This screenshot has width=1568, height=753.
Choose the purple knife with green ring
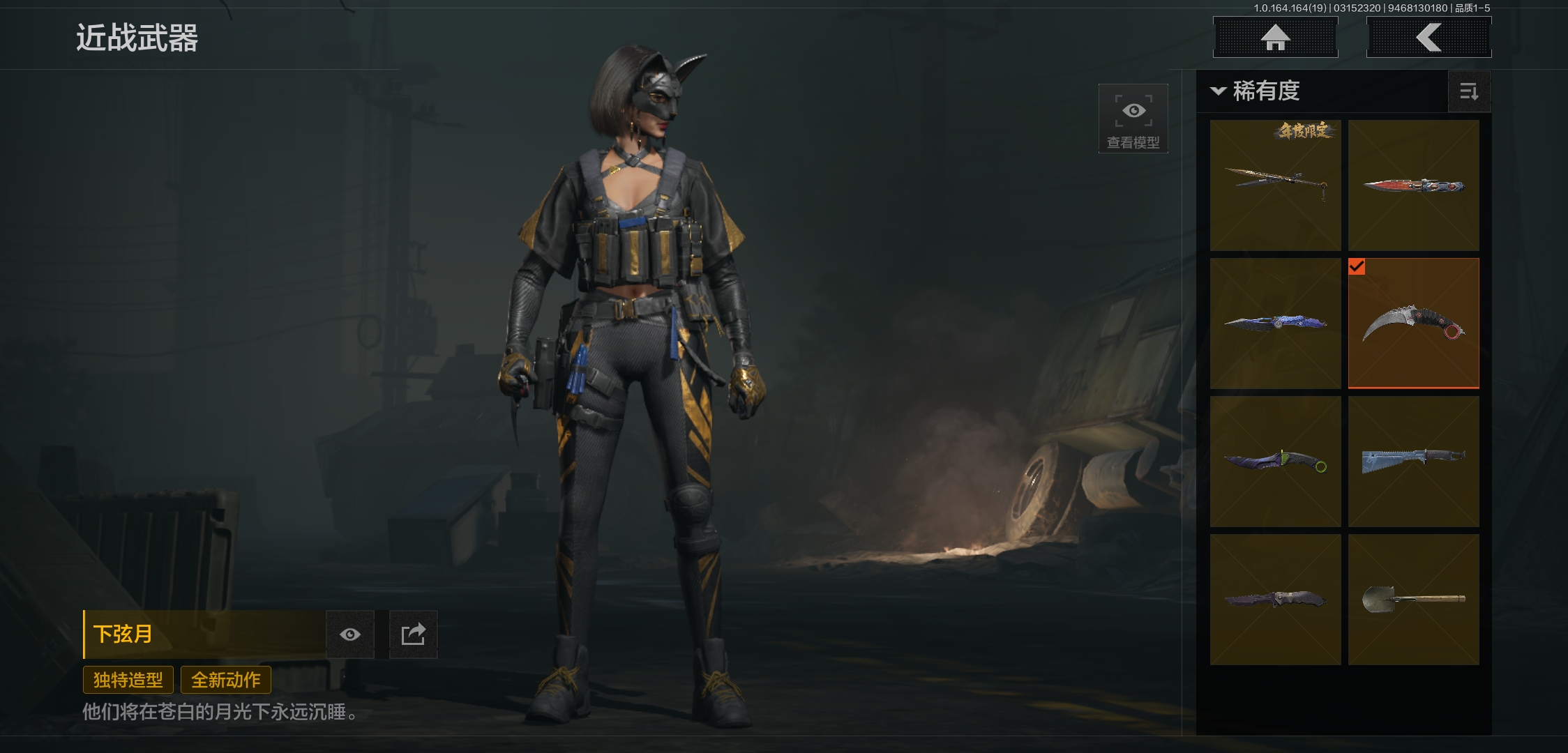point(1275,462)
